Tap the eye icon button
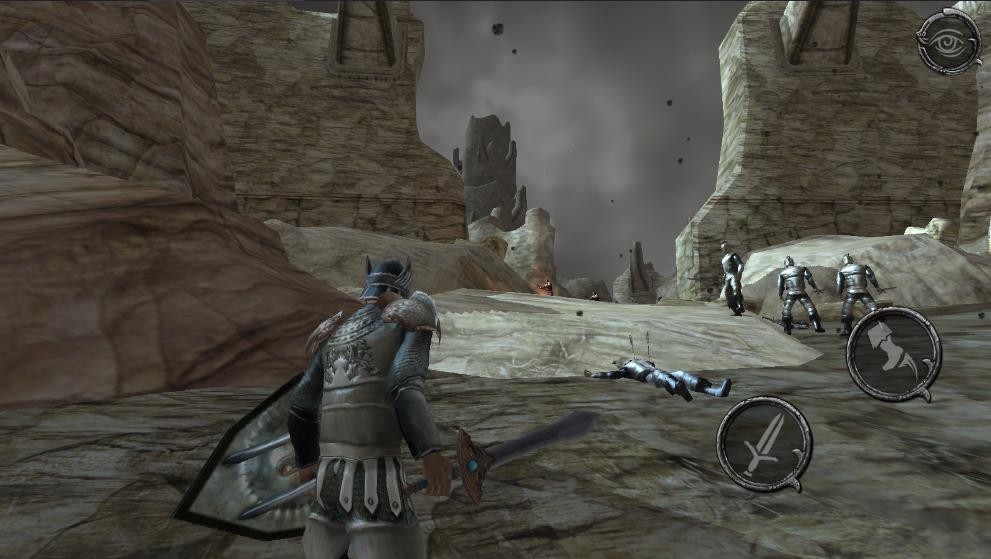The width and height of the screenshot is (991, 559). (948, 41)
